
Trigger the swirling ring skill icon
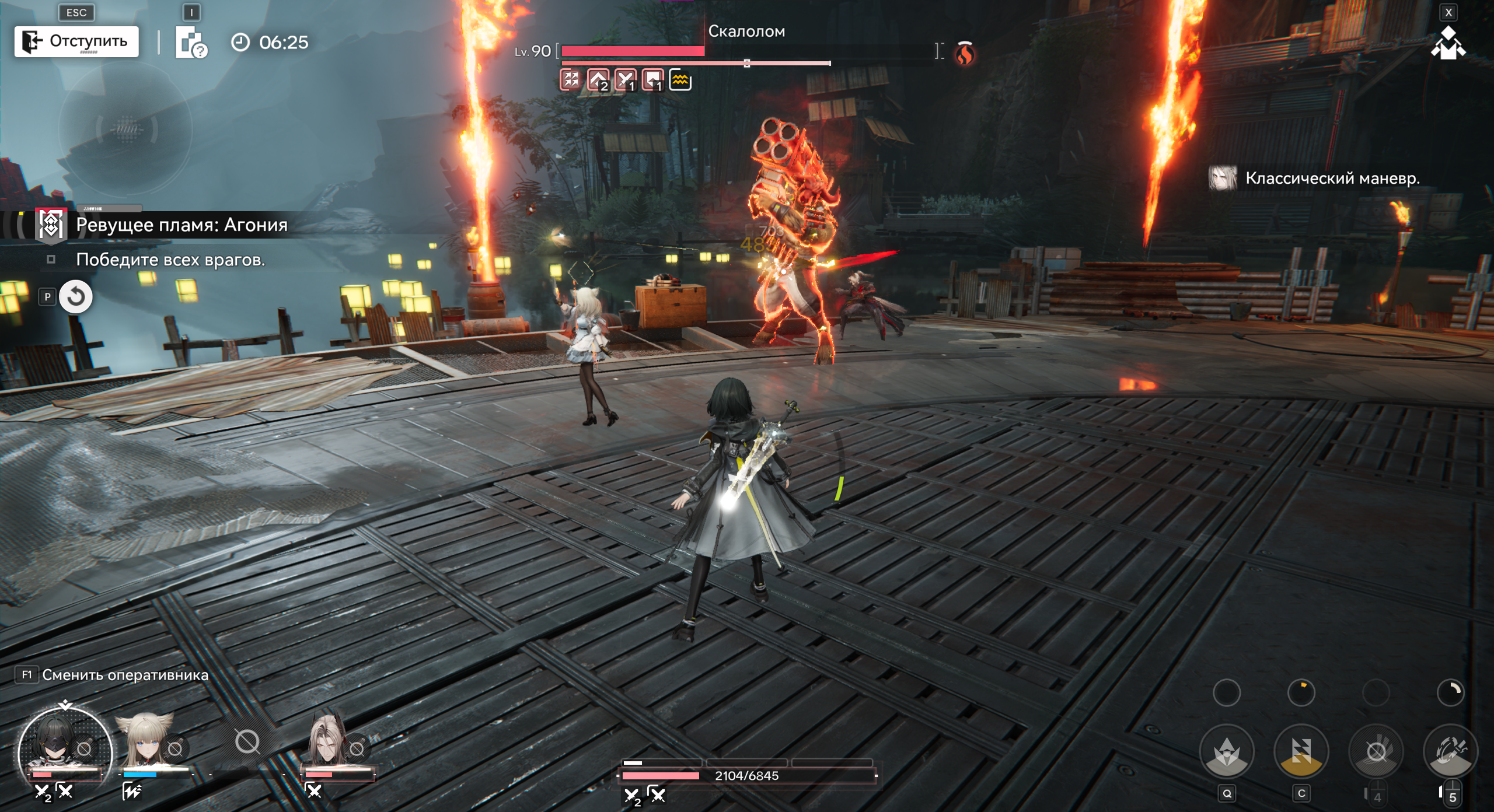1451,751
